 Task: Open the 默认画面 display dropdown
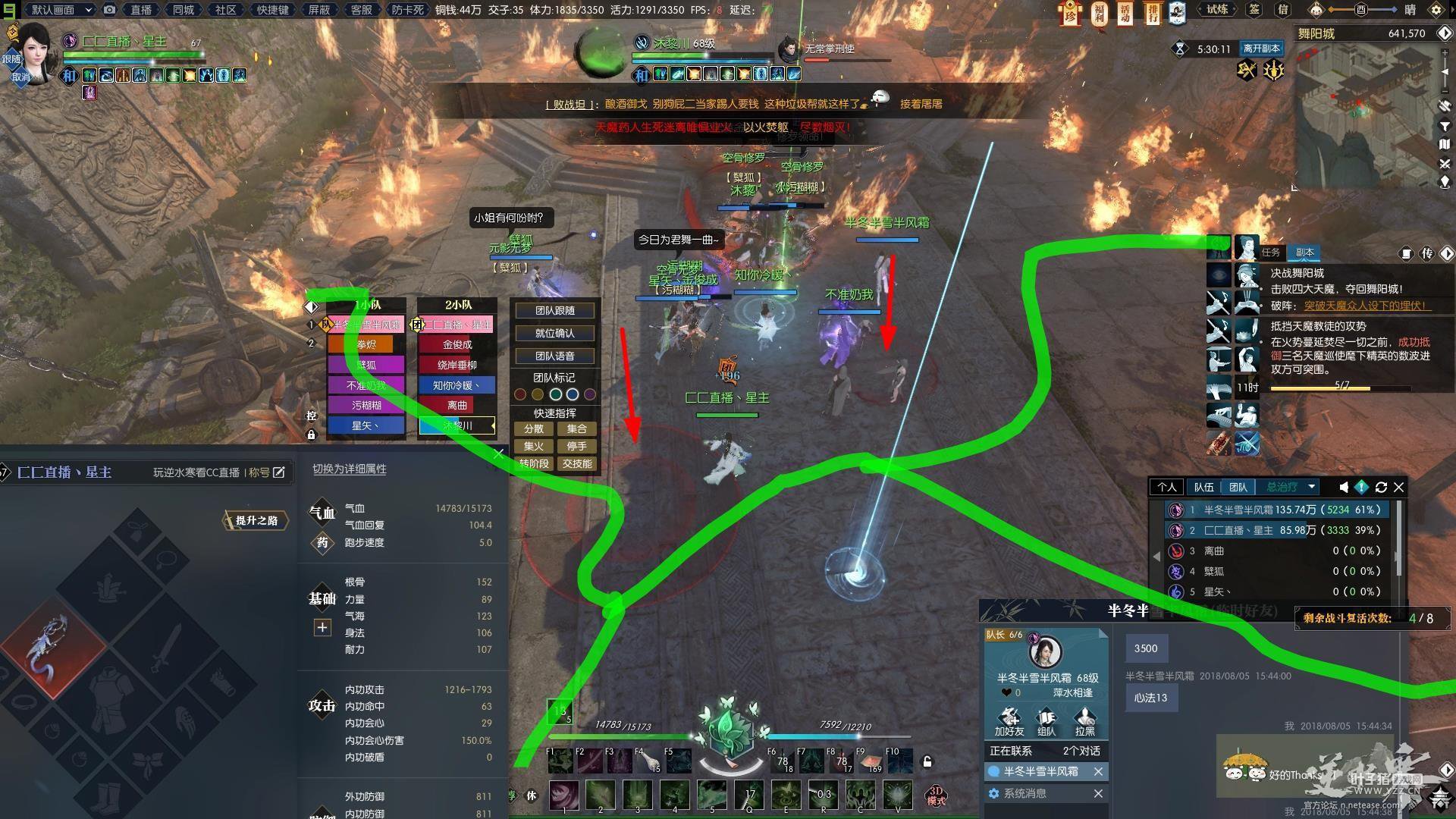point(61,10)
